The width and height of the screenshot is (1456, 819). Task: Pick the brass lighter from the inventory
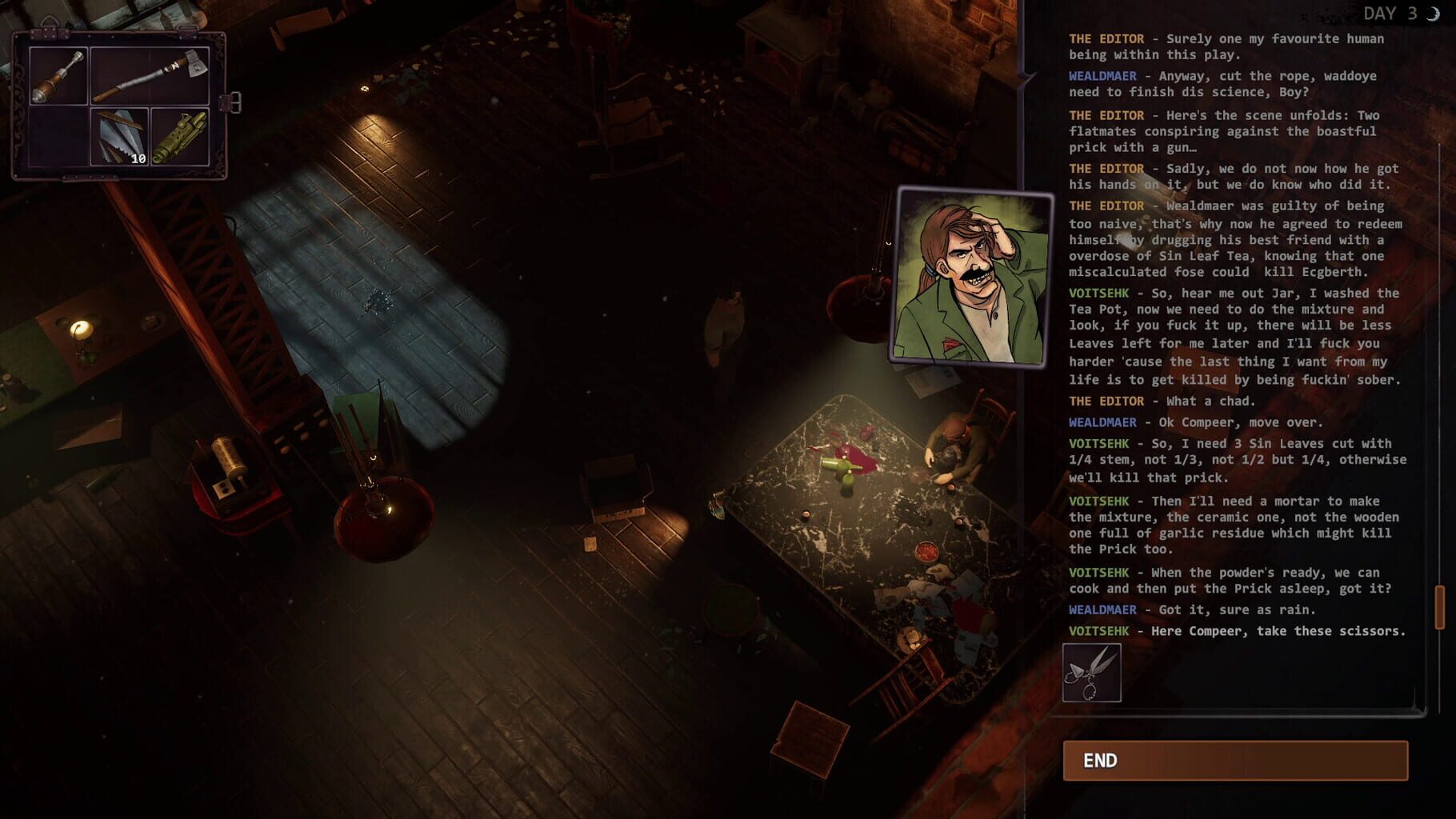(x=180, y=138)
